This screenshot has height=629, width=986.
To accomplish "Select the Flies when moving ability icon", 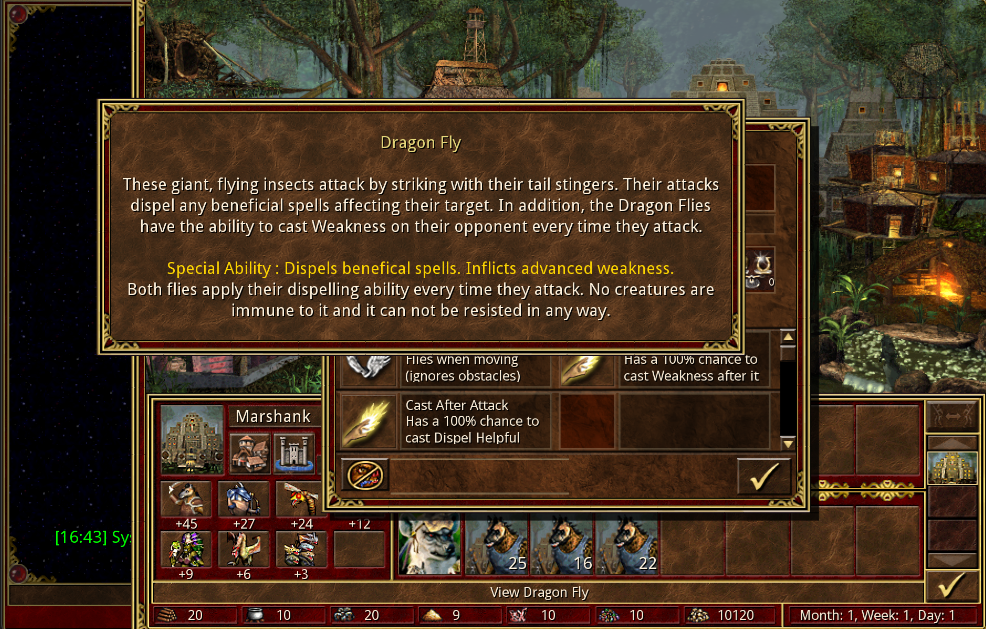I will pos(364,367).
